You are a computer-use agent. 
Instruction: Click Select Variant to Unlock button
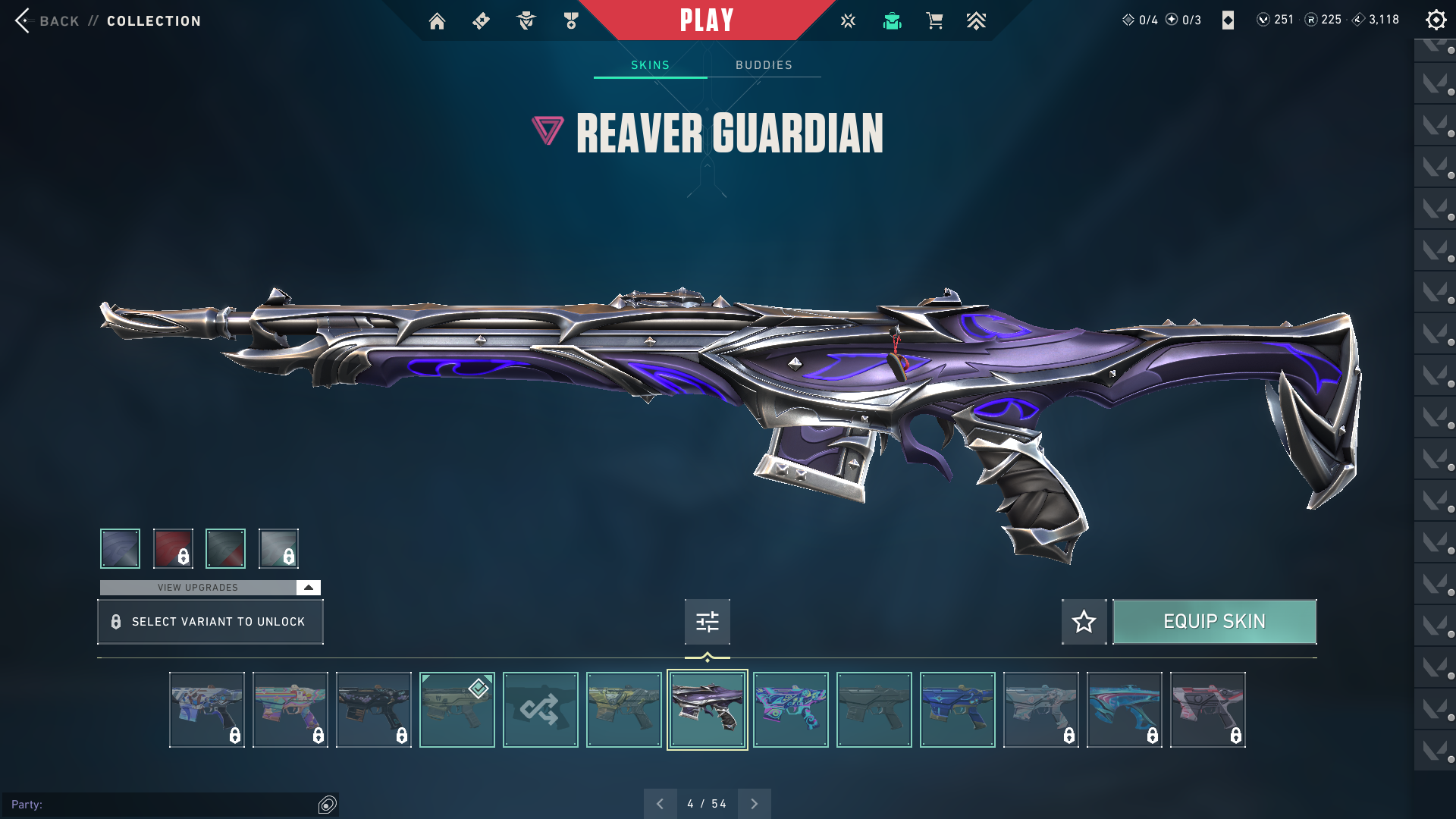(x=210, y=622)
